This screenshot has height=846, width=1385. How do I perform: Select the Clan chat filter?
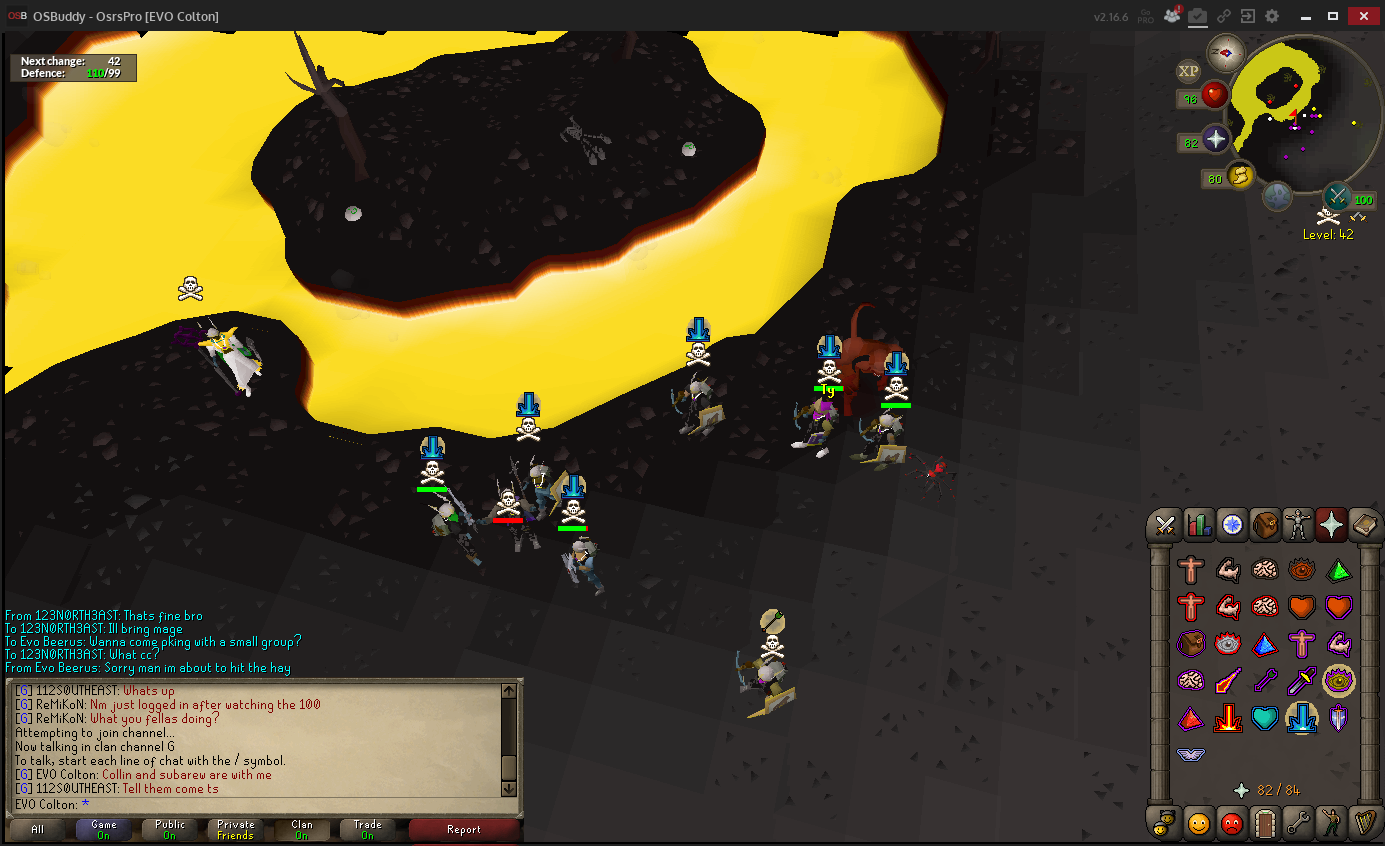(302, 829)
